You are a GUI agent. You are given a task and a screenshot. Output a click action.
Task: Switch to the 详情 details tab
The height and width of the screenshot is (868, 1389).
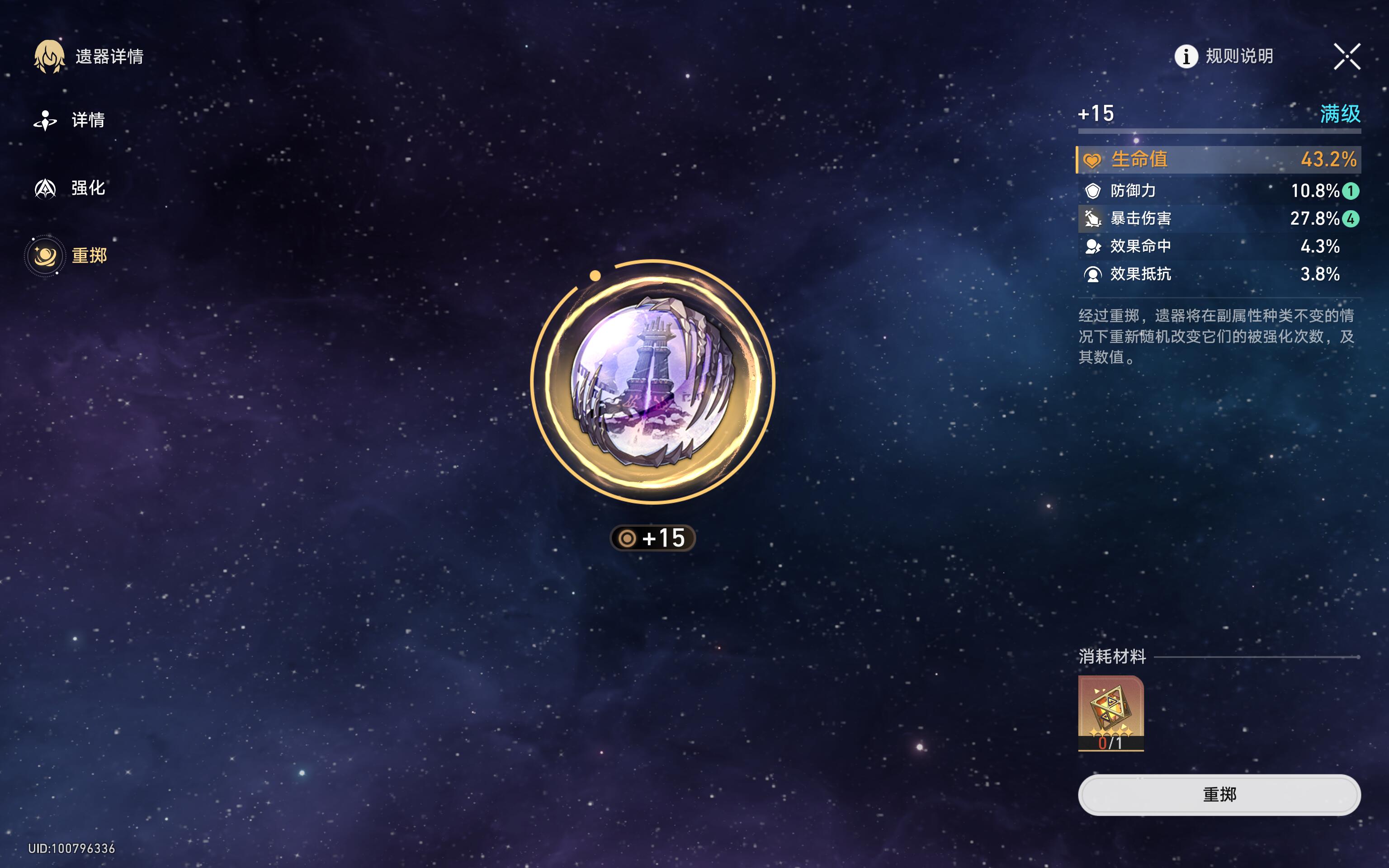pos(70,120)
